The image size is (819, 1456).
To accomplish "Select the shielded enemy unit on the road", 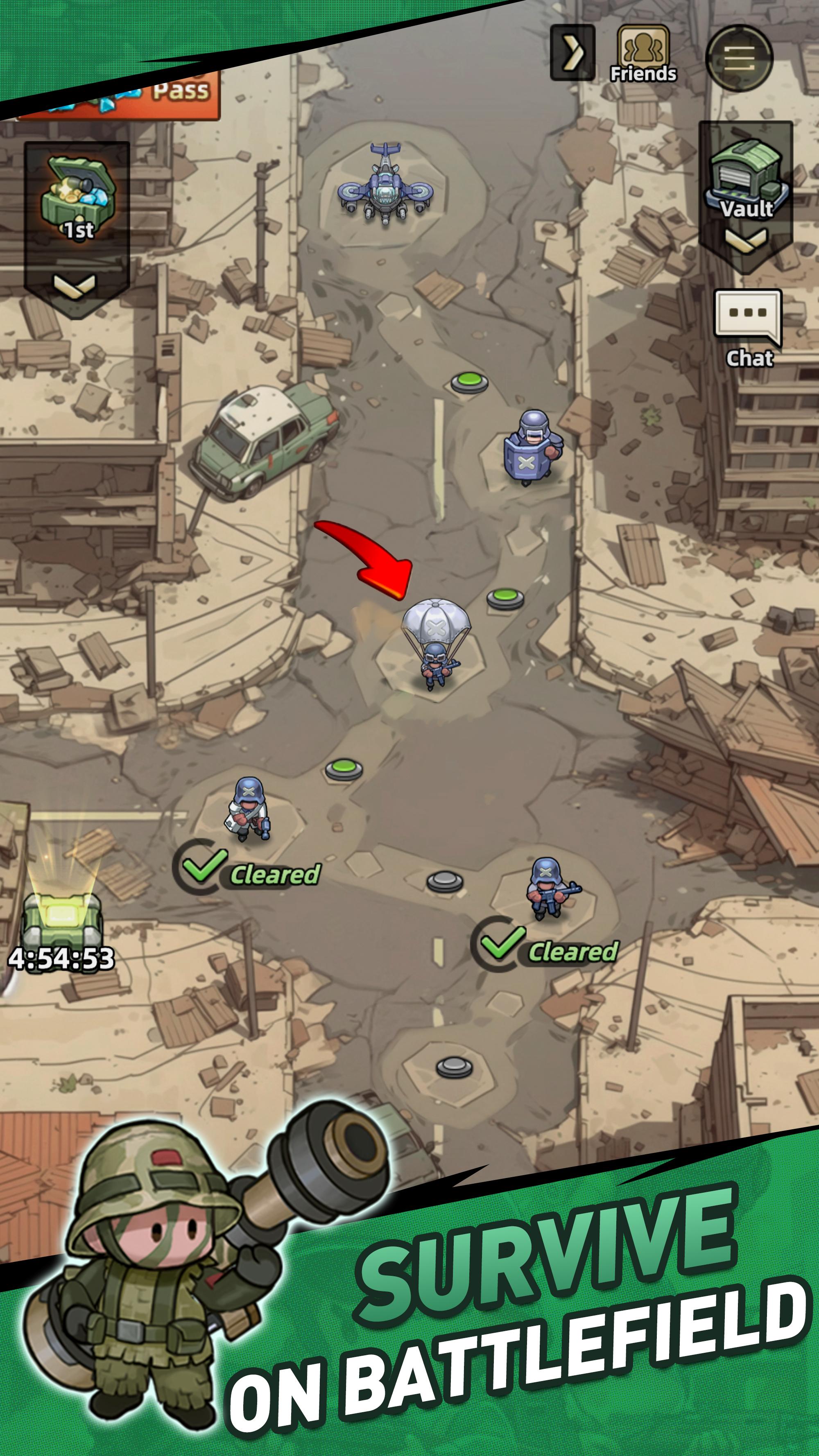I will [530, 449].
